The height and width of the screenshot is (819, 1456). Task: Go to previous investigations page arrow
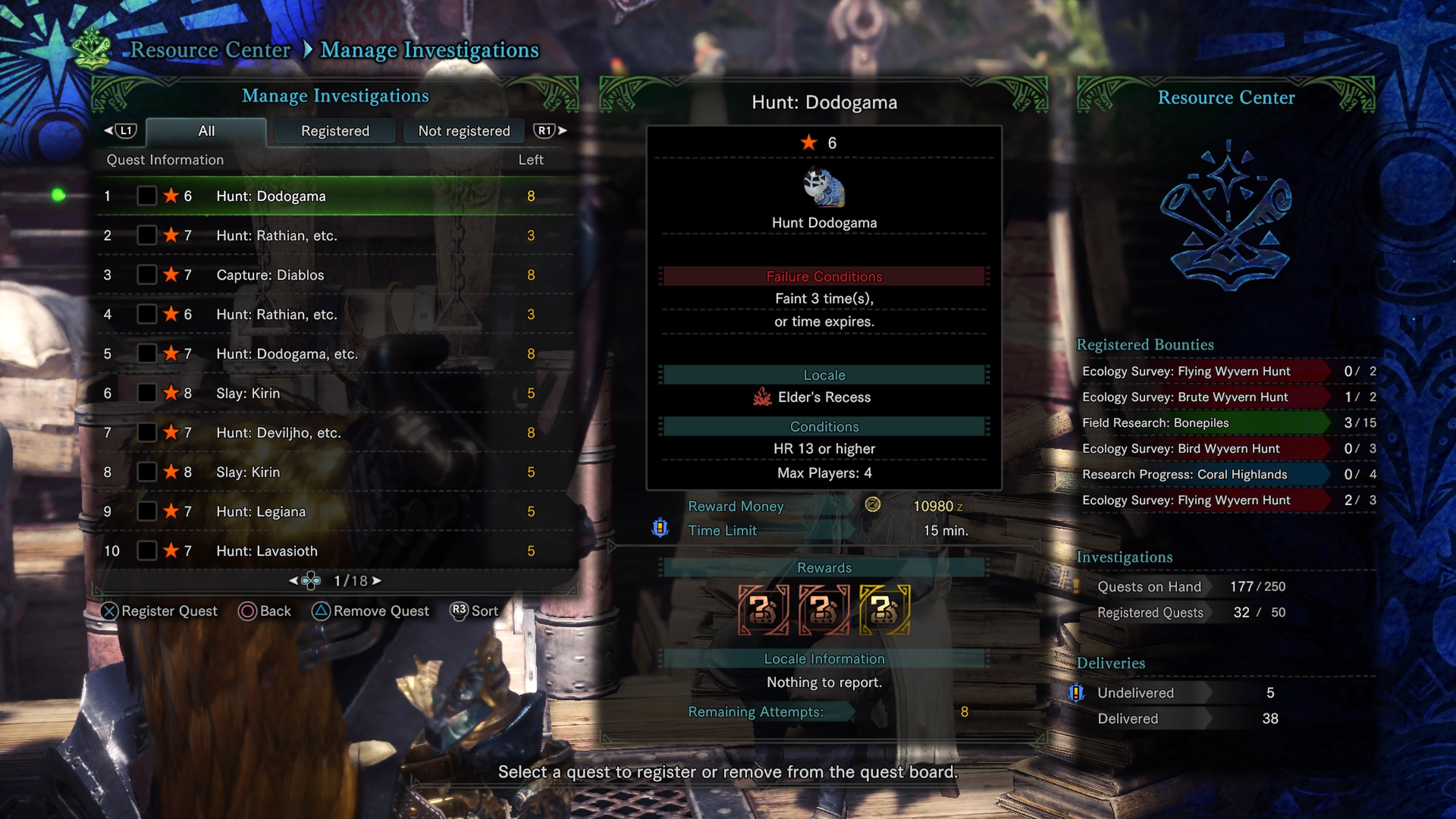coord(293,581)
